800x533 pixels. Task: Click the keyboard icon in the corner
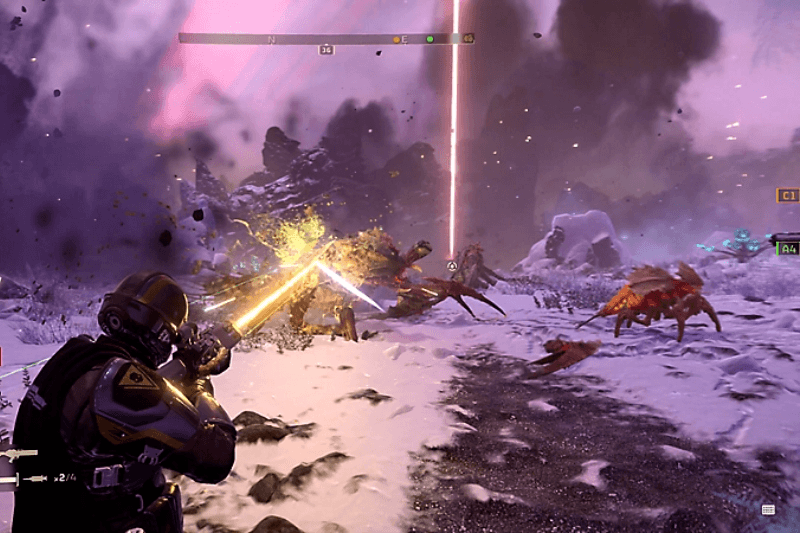point(768,509)
